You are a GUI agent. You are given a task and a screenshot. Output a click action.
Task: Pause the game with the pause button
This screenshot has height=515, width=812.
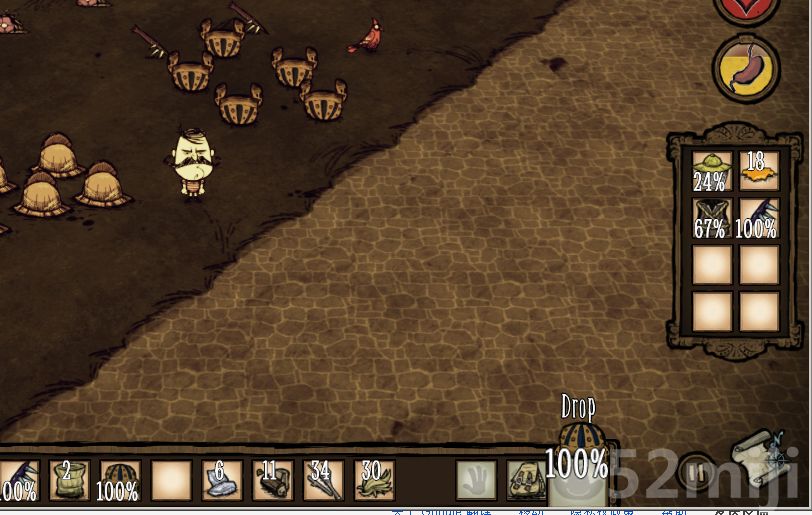click(x=697, y=470)
